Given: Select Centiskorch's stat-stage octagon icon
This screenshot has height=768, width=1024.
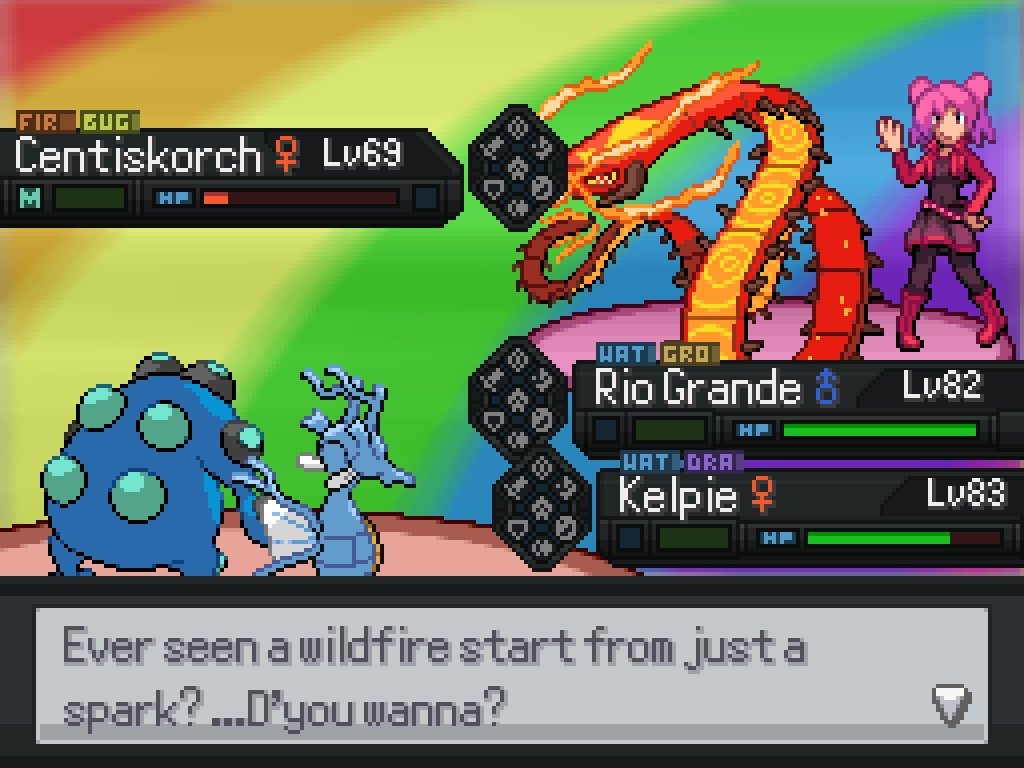Looking at the screenshot, I should (518, 167).
